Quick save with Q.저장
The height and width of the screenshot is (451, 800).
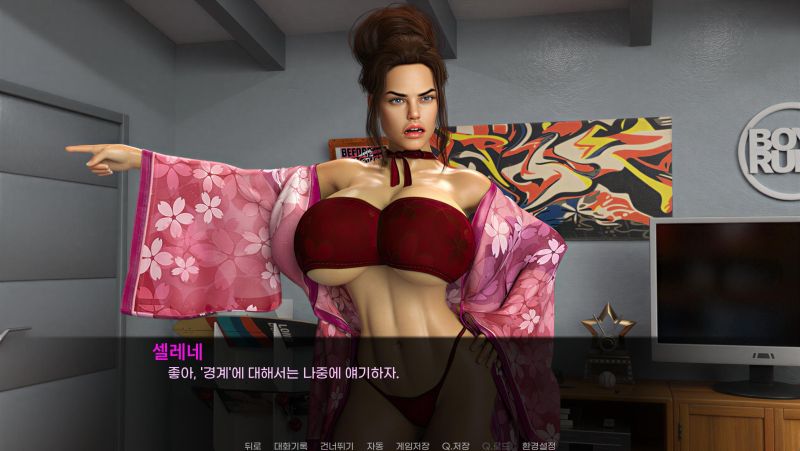click(456, 445)
